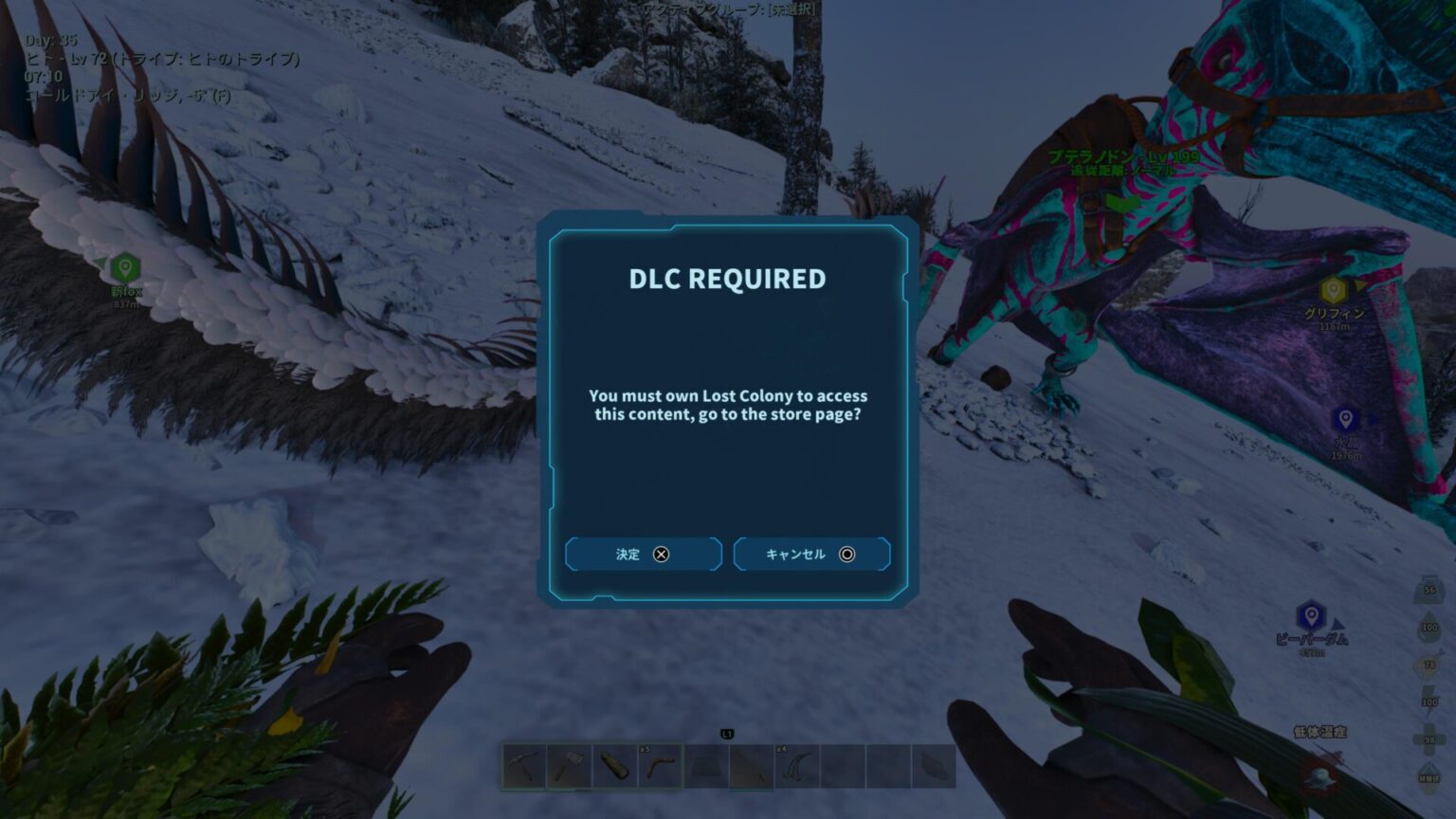Select the pickaxe hotbar slot
Viewport: 1456px width, 819px height.
tap(524, 766)
